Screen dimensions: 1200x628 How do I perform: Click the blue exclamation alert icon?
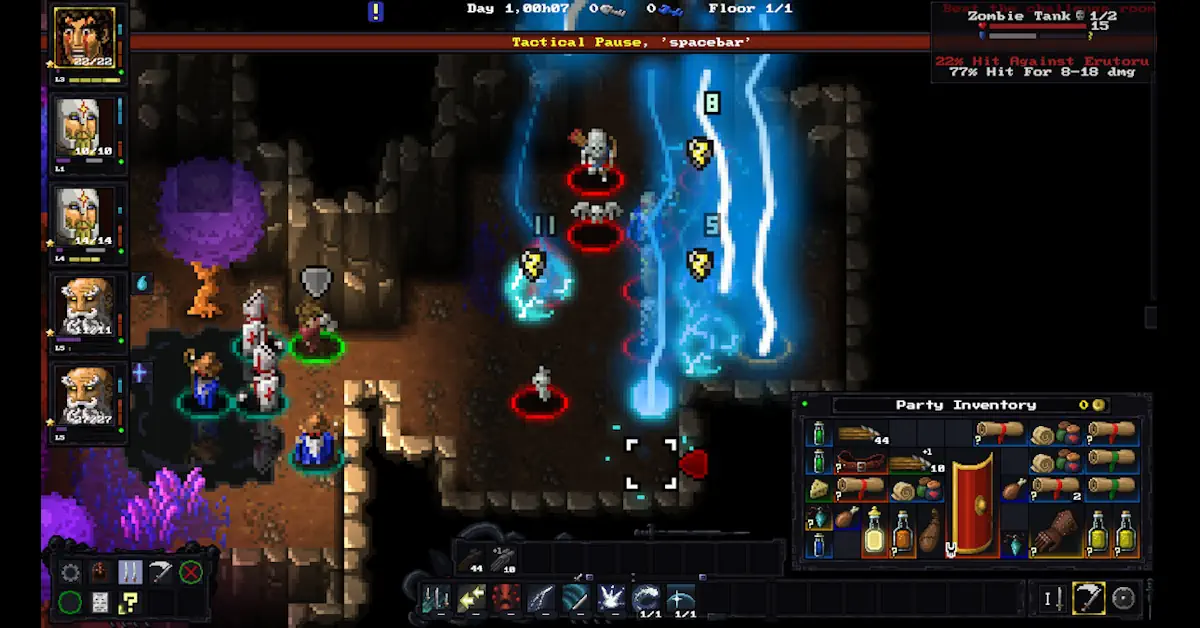pos(375,11)
